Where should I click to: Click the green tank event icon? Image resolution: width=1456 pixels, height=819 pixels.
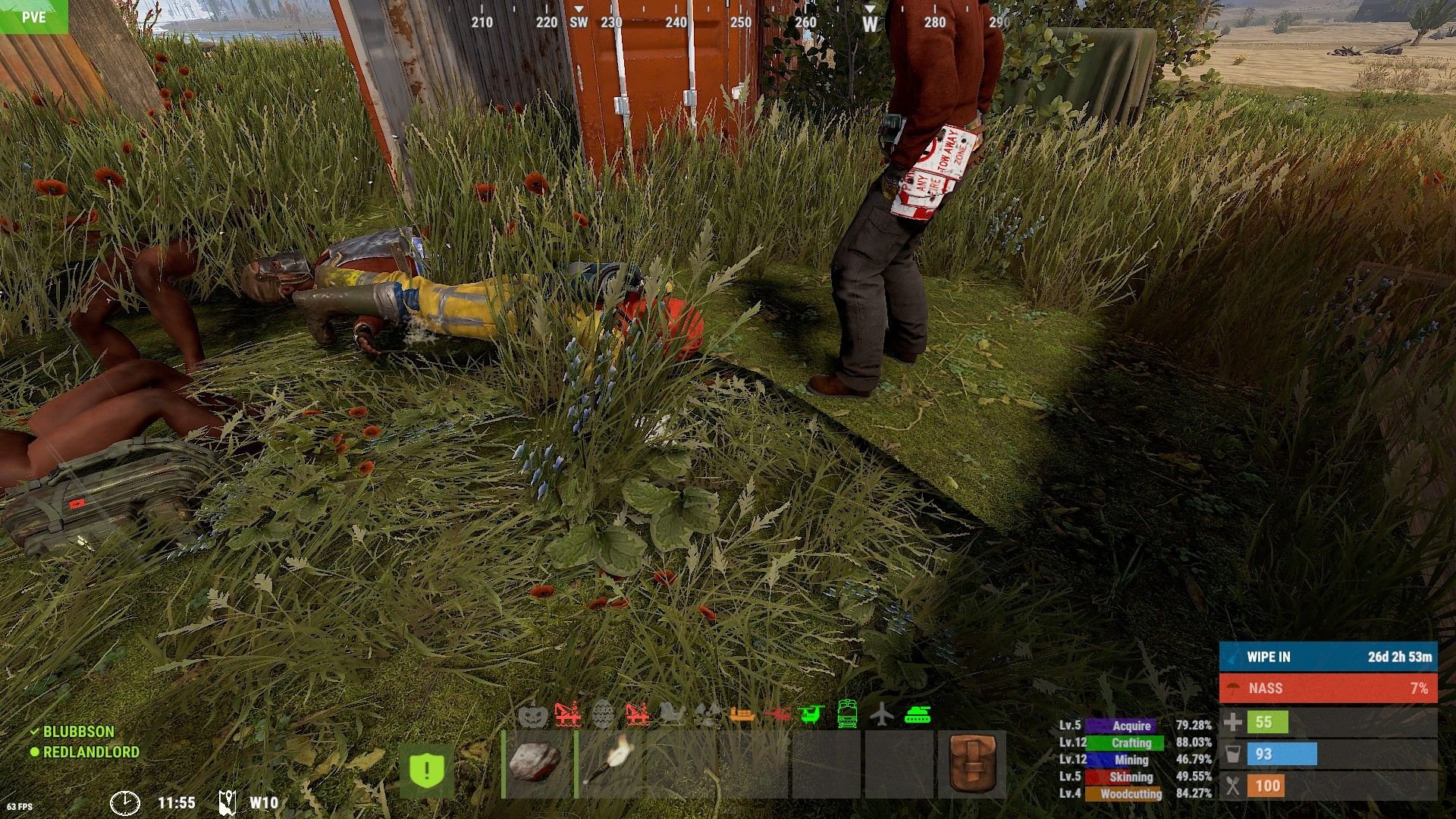point(918,714)
